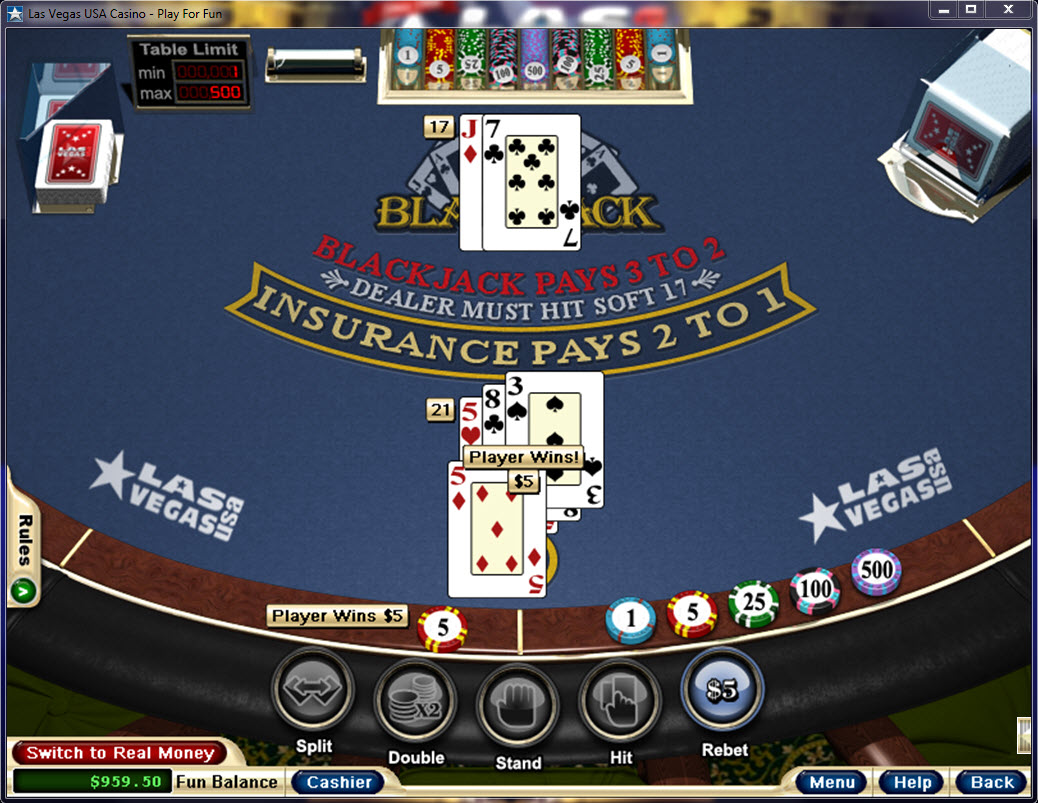Image resolution: width=1038 pixels, height=803 pixels.
Task: Close the casino window
Action: pyautogui.click(x=1010, y=9)
